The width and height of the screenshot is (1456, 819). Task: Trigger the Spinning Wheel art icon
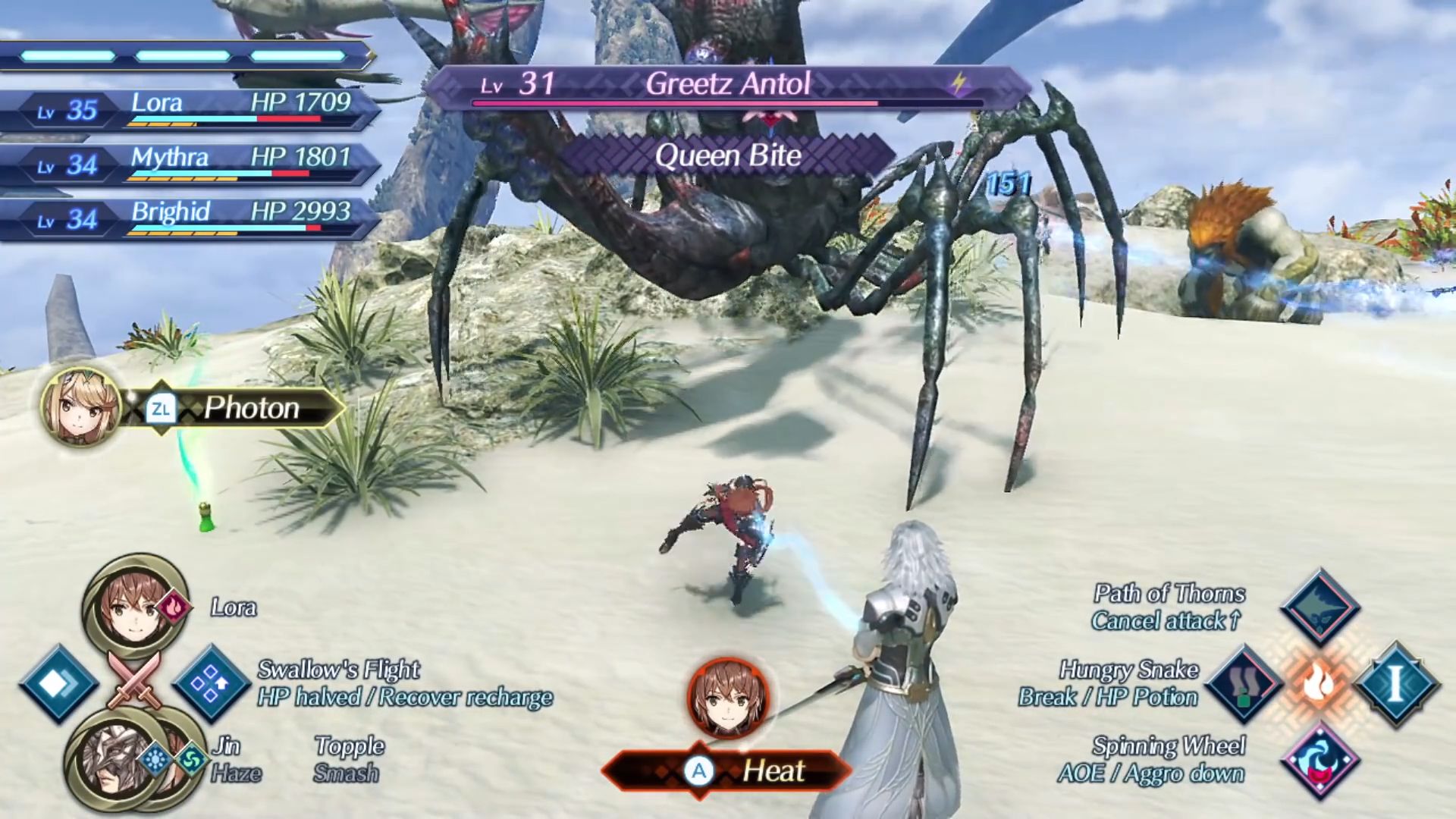(1319, 760)
